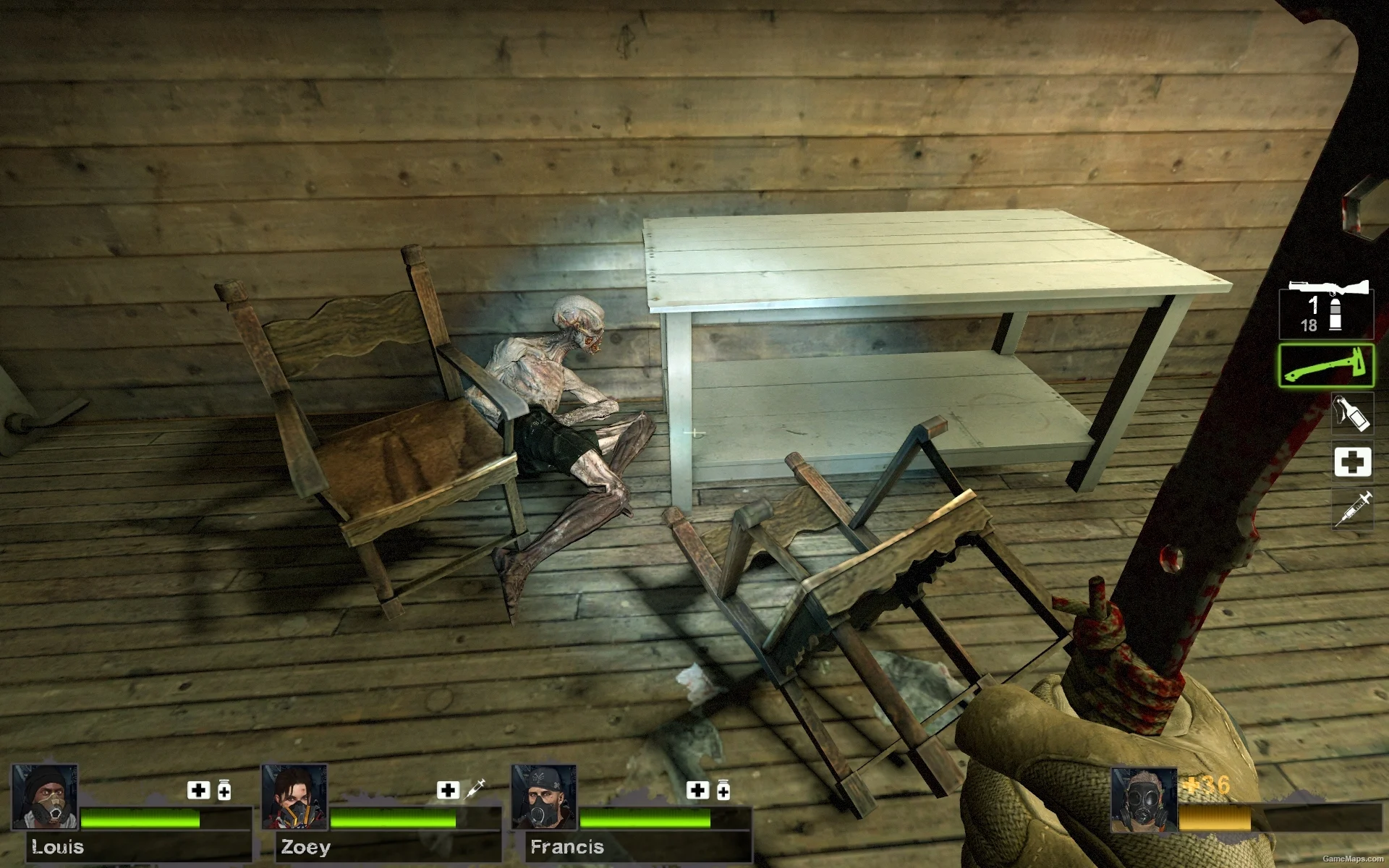Pick the adrenaline syringe slot
1389x868 pixels.
point(1352,508)
